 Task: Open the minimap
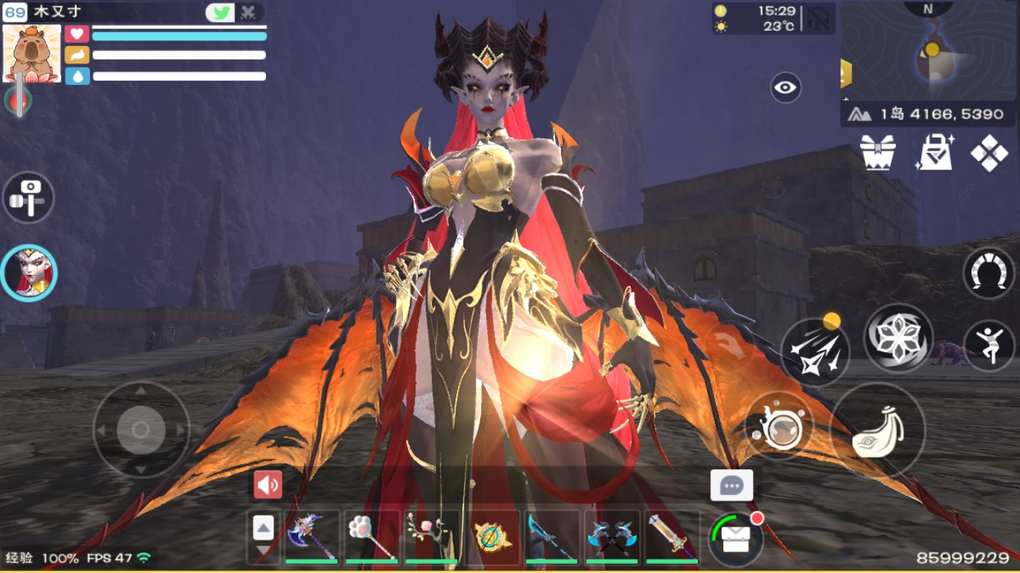(x=929, y=50)
